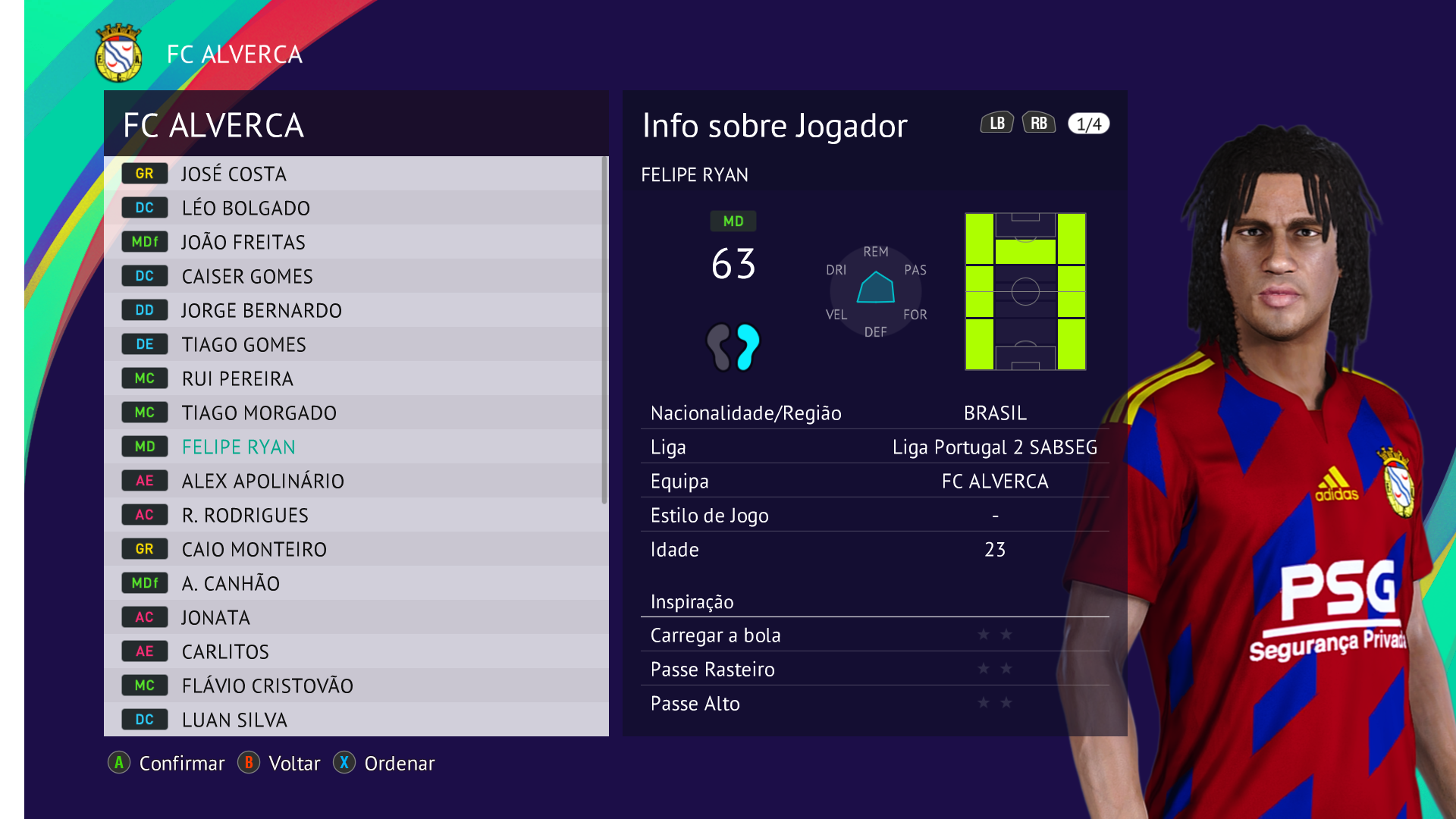Click the weak foot usage feet icon
Image resolution: width=1456 pixels, height=819 pixels.
[733, 347]
